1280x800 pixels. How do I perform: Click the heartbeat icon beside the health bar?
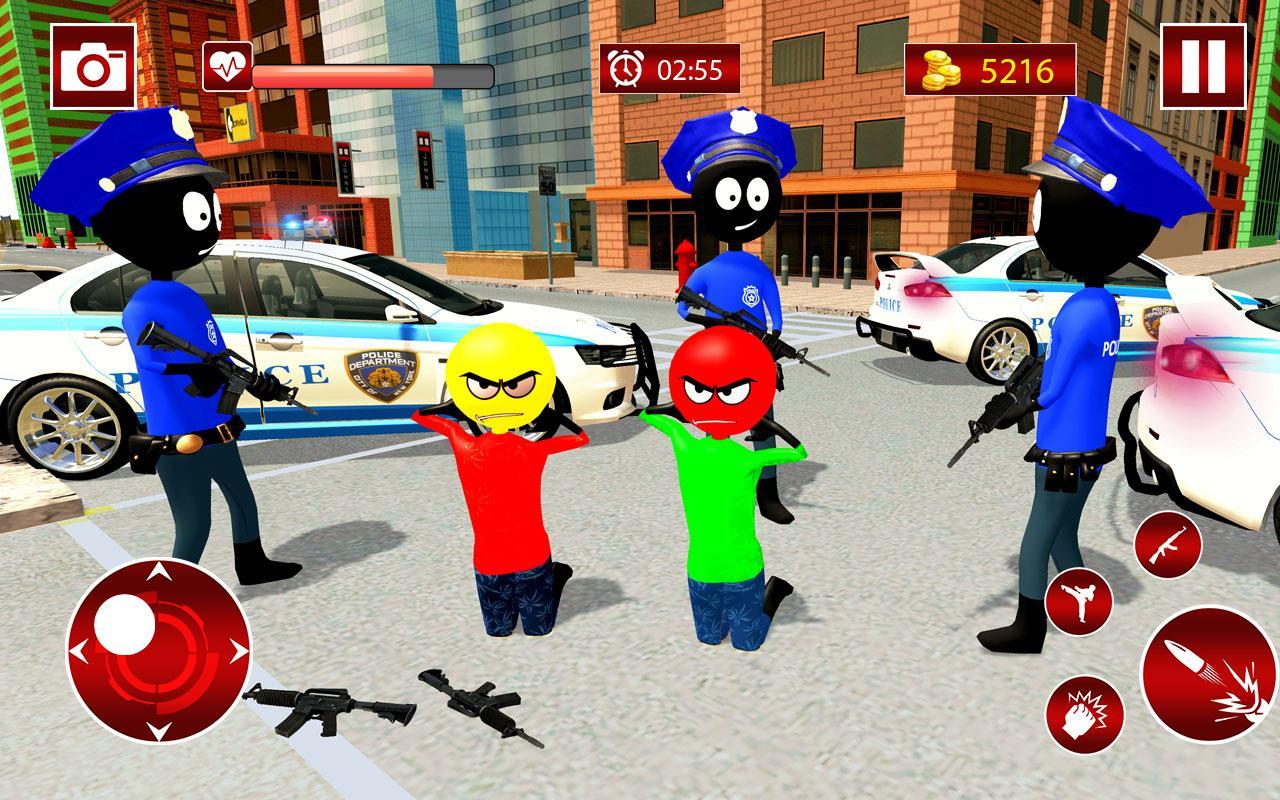[230, 66]
